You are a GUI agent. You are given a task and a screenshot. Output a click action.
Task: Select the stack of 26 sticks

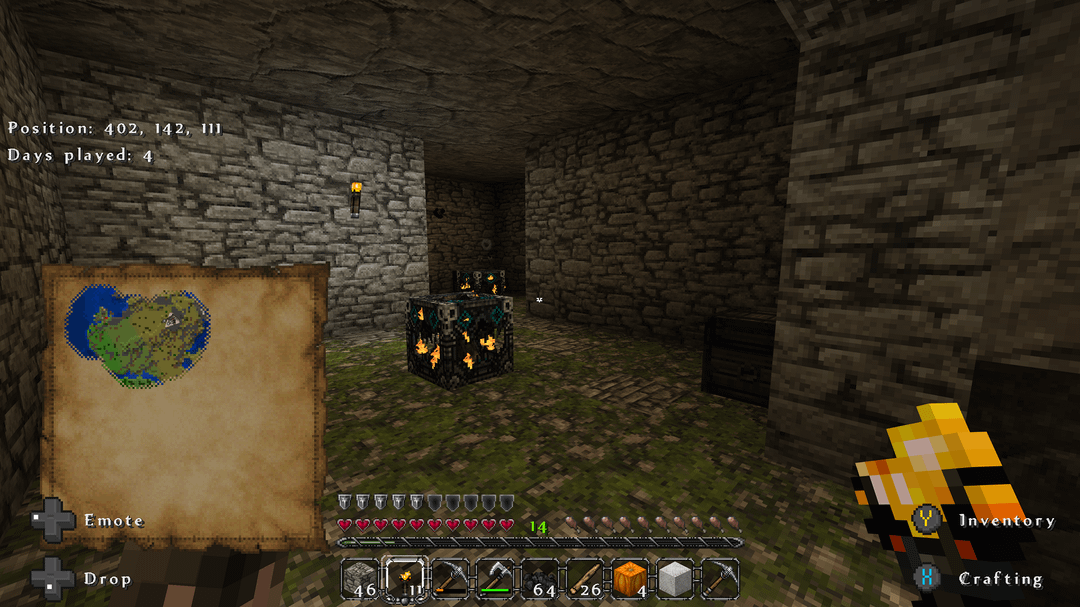tap(586, 578)
